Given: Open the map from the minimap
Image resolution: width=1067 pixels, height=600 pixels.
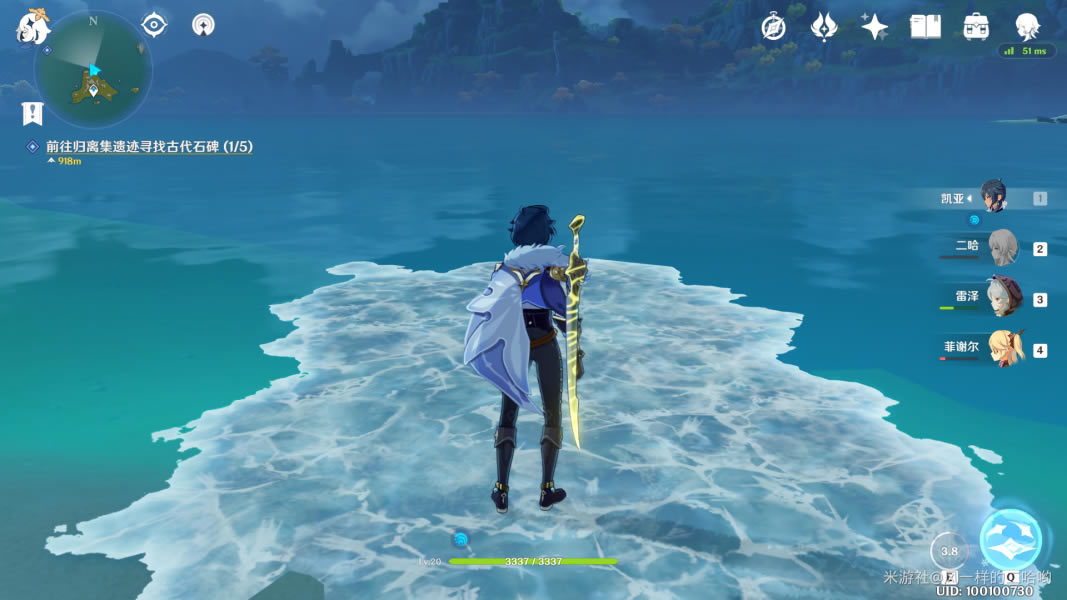Looking at the screenshot, I should (x=93, y=70).
